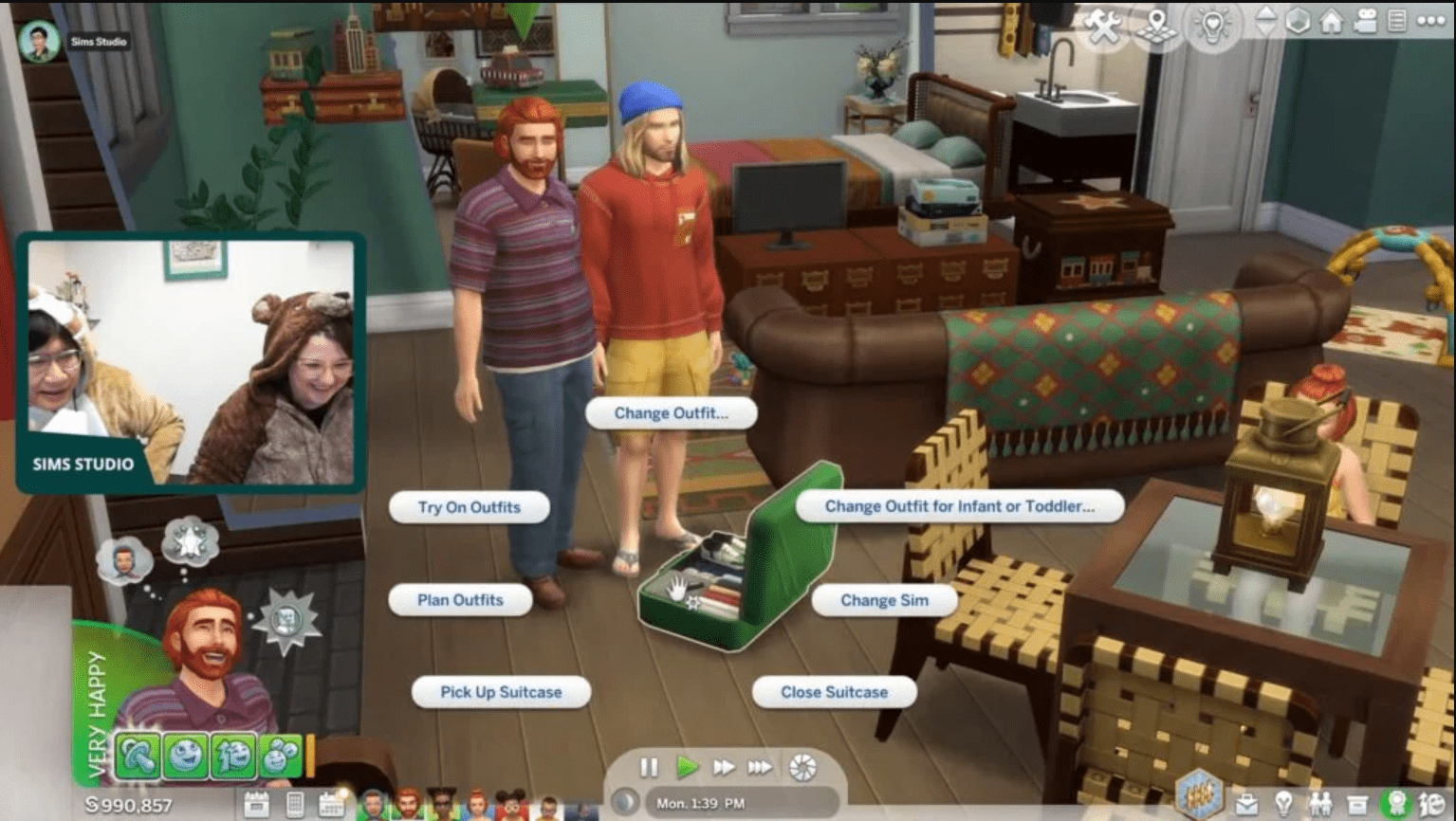Open the Career panel briefcase icon
The width and height of the screenshot is (1456, 821).
[x=1247, y=803]
